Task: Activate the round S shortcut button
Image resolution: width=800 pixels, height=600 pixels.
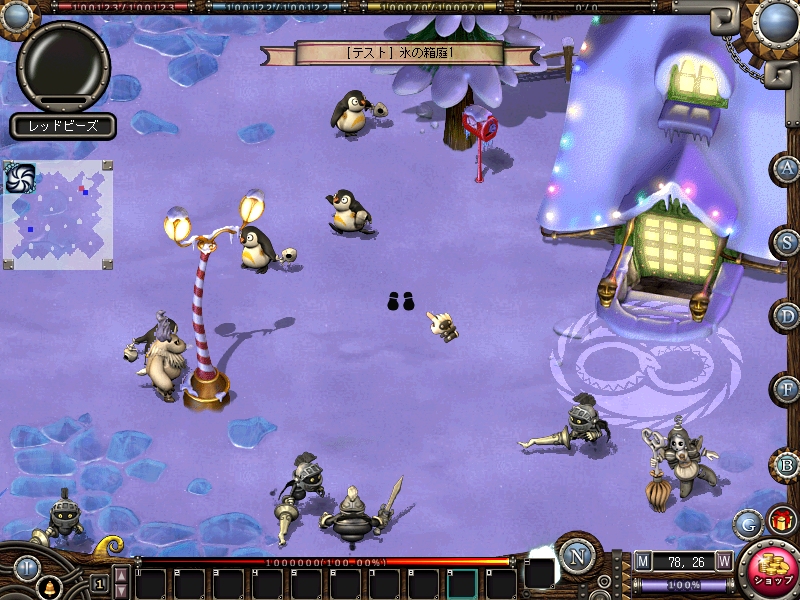Action: [x=788, y=242]
